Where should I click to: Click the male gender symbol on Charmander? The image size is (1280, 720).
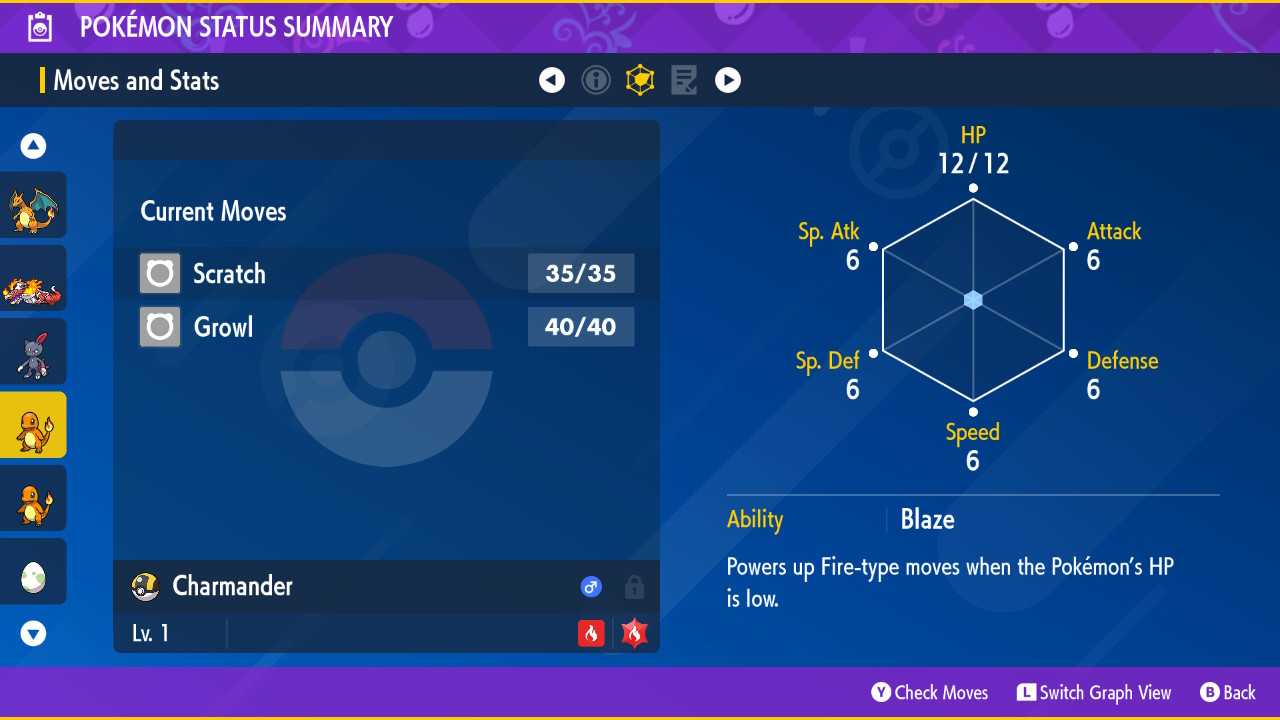(591, 587)
